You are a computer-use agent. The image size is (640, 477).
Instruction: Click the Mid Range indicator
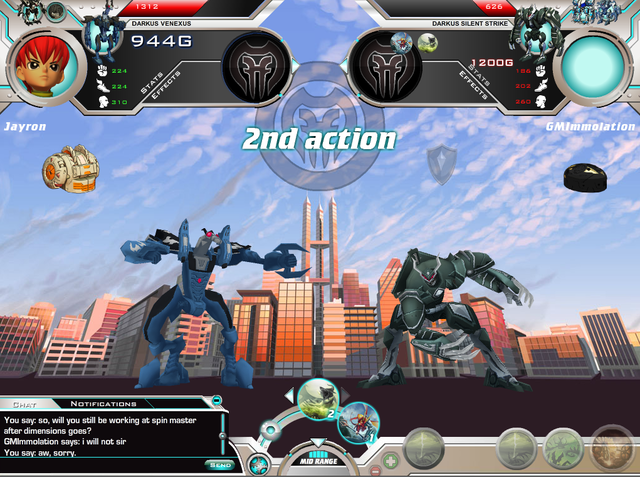coord(317,459)
